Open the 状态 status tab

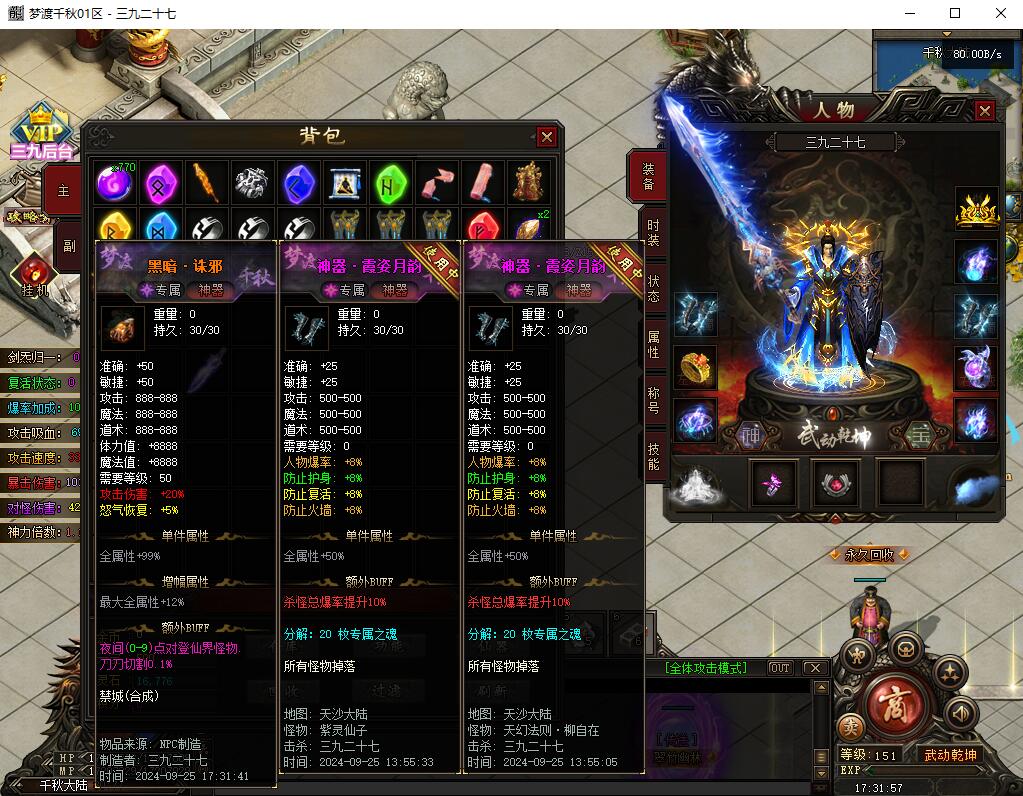click(652, 289)
